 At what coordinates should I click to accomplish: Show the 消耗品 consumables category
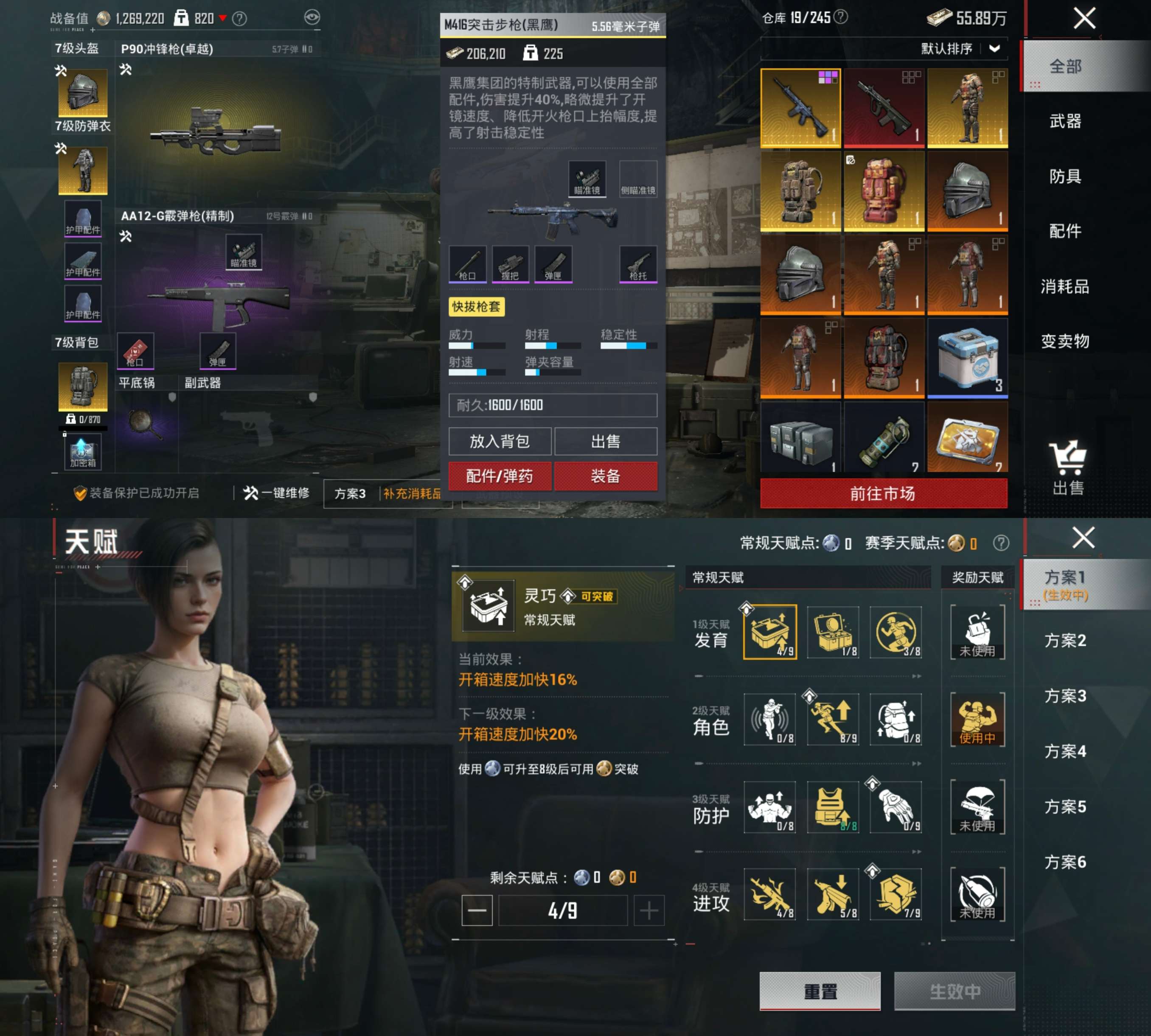tap(1065, 286)
